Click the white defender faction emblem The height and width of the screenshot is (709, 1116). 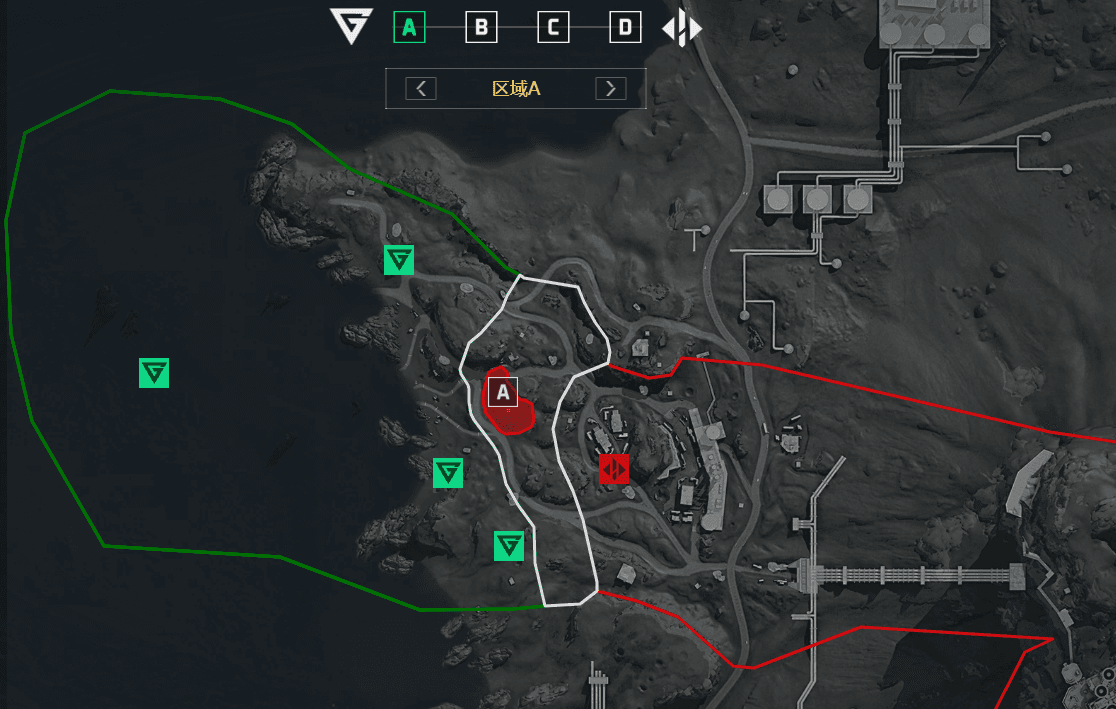tap(682, 28)
